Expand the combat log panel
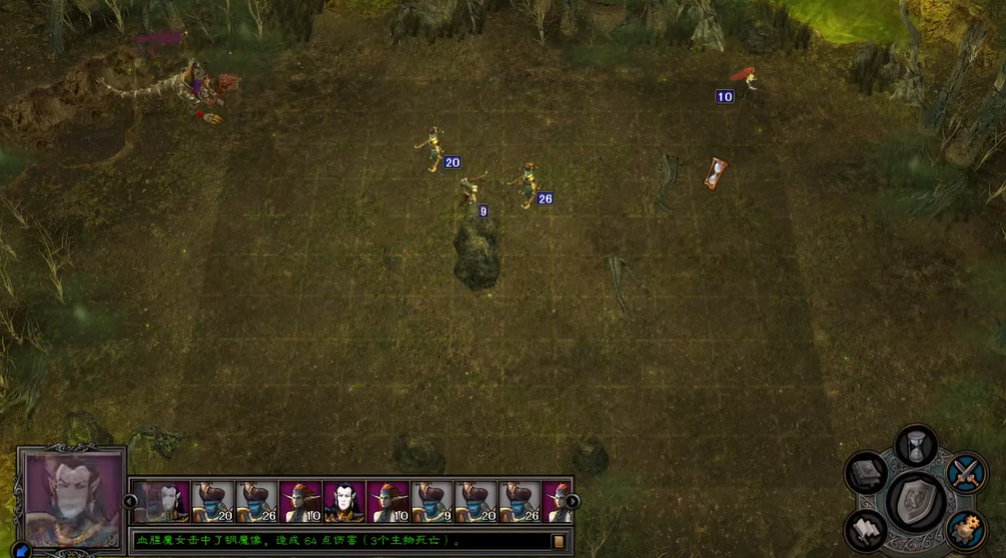The width and height of the screenshot is (1006, 558). coord(559,541)
